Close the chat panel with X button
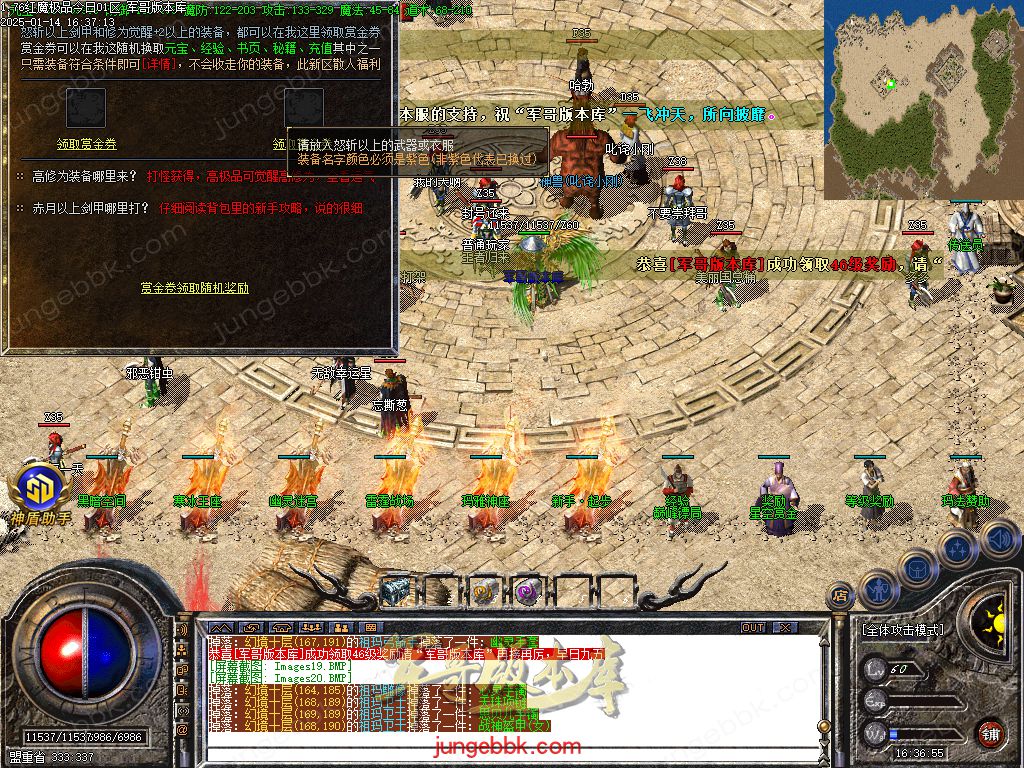The height and width of the screenshot is (768, 1024). [785, 627]
